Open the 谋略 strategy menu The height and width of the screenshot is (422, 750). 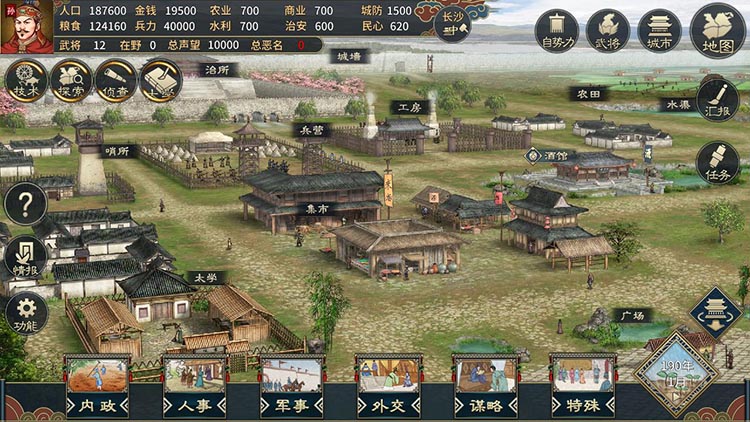click(486, 386)
